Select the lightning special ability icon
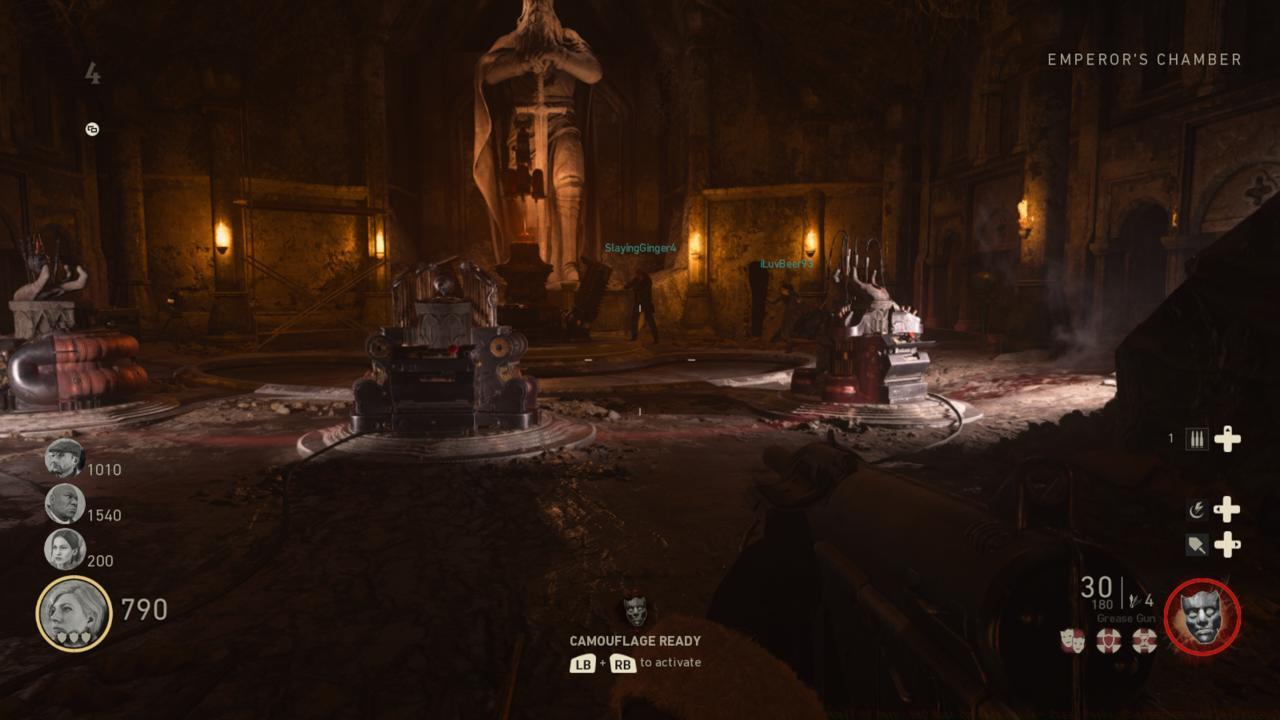This screenshot has width=1280, height=720. (x=1199, y=507)
